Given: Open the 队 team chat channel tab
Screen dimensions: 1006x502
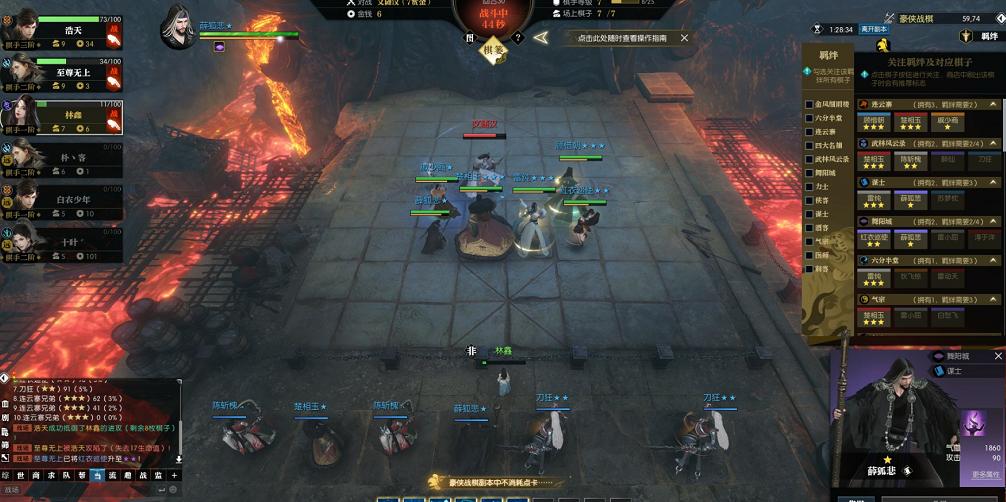Looking at the screenshot, I should click(67, 476).
